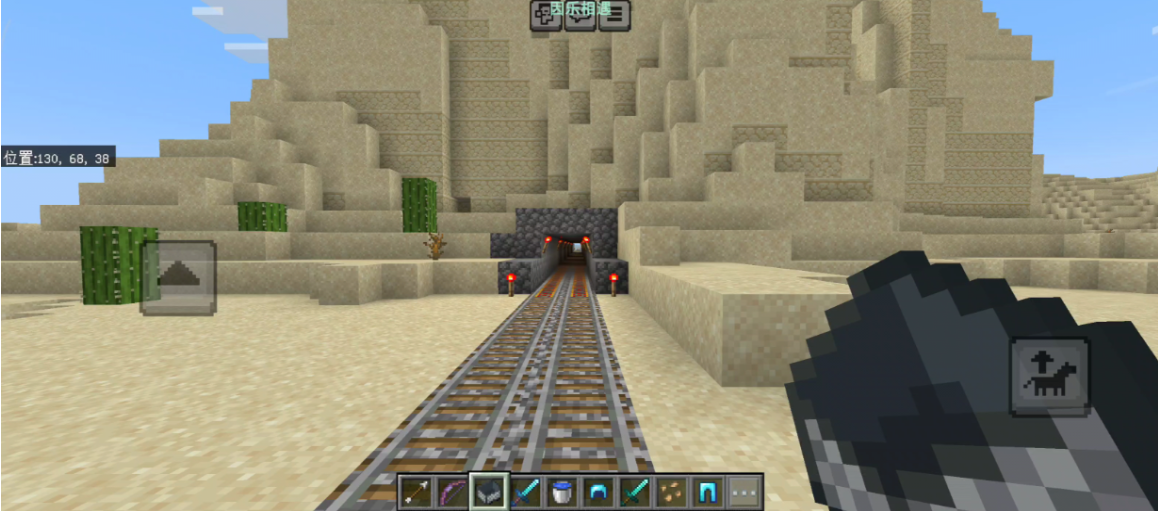Select the purple enchanted bow slot
Screen dimensions: 1158x511
coord(453,491)
